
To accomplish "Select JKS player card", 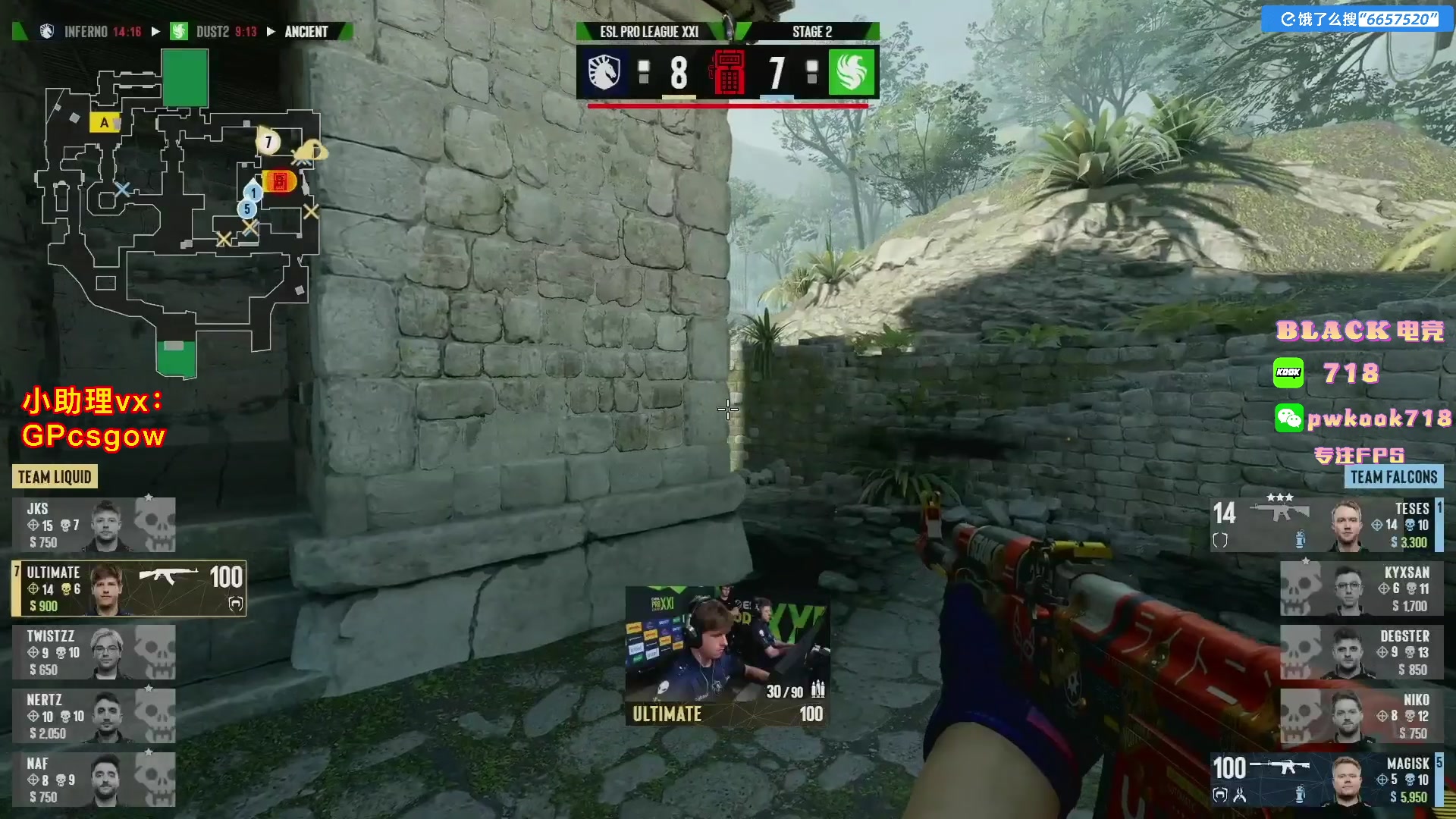I will click(93, 525).
